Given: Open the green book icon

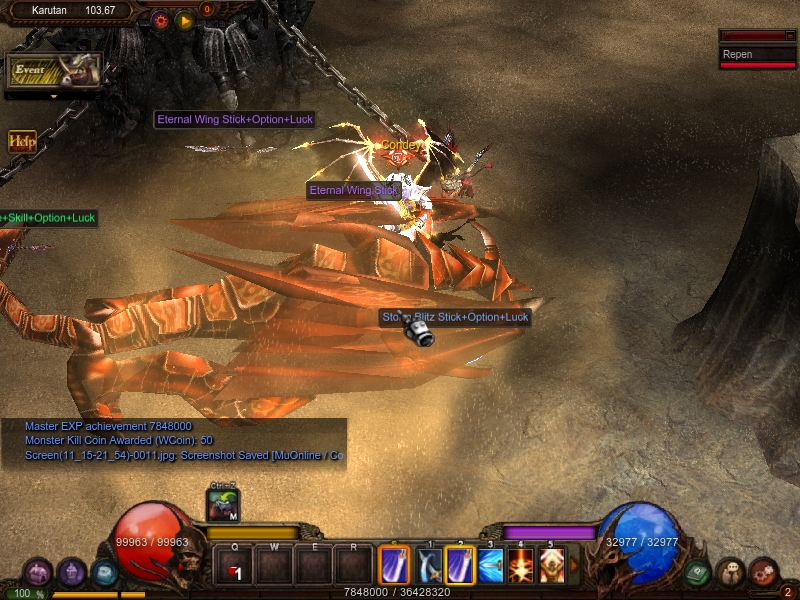Looking at the screenshot, I should [x=698, y=573].
